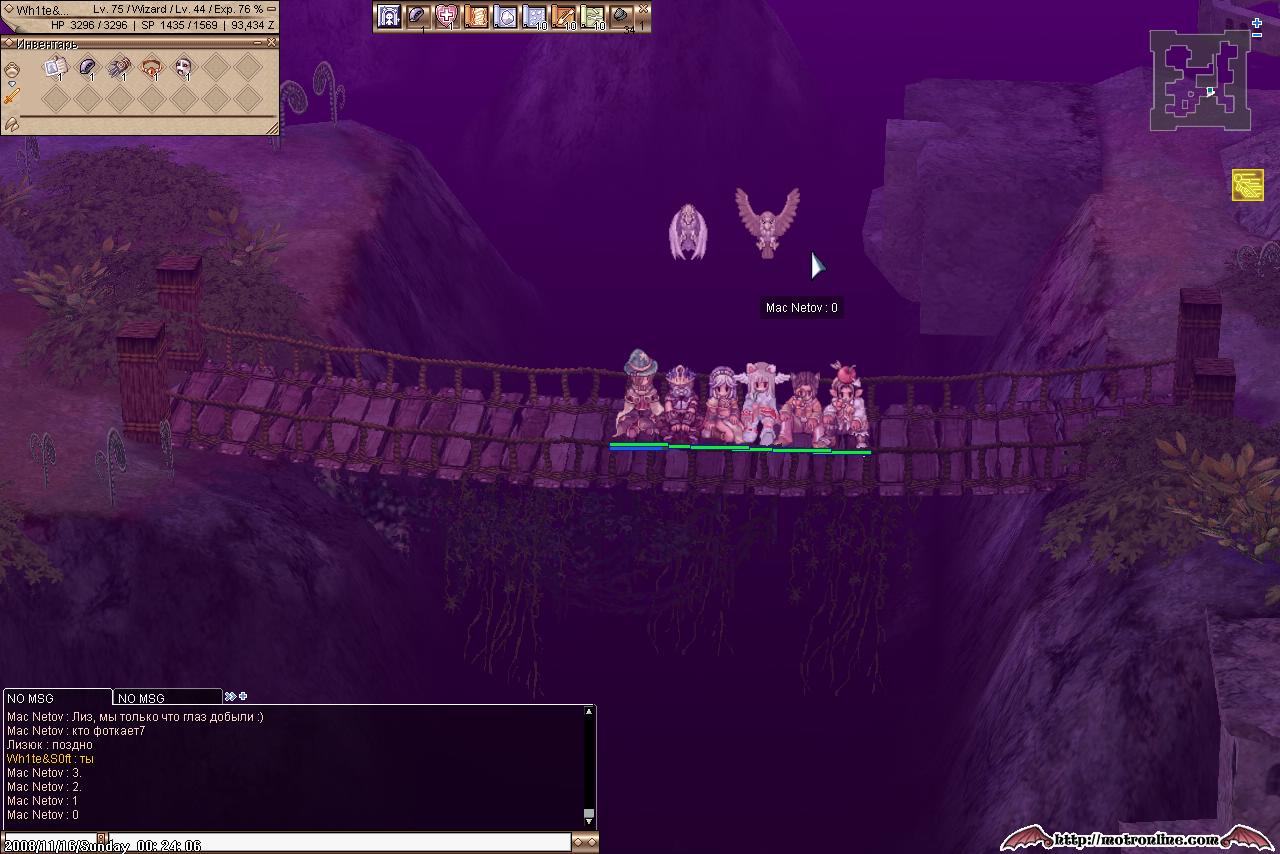Use the orange quill scroll in hotbar

pyautogui.click(x=564, y=16)
